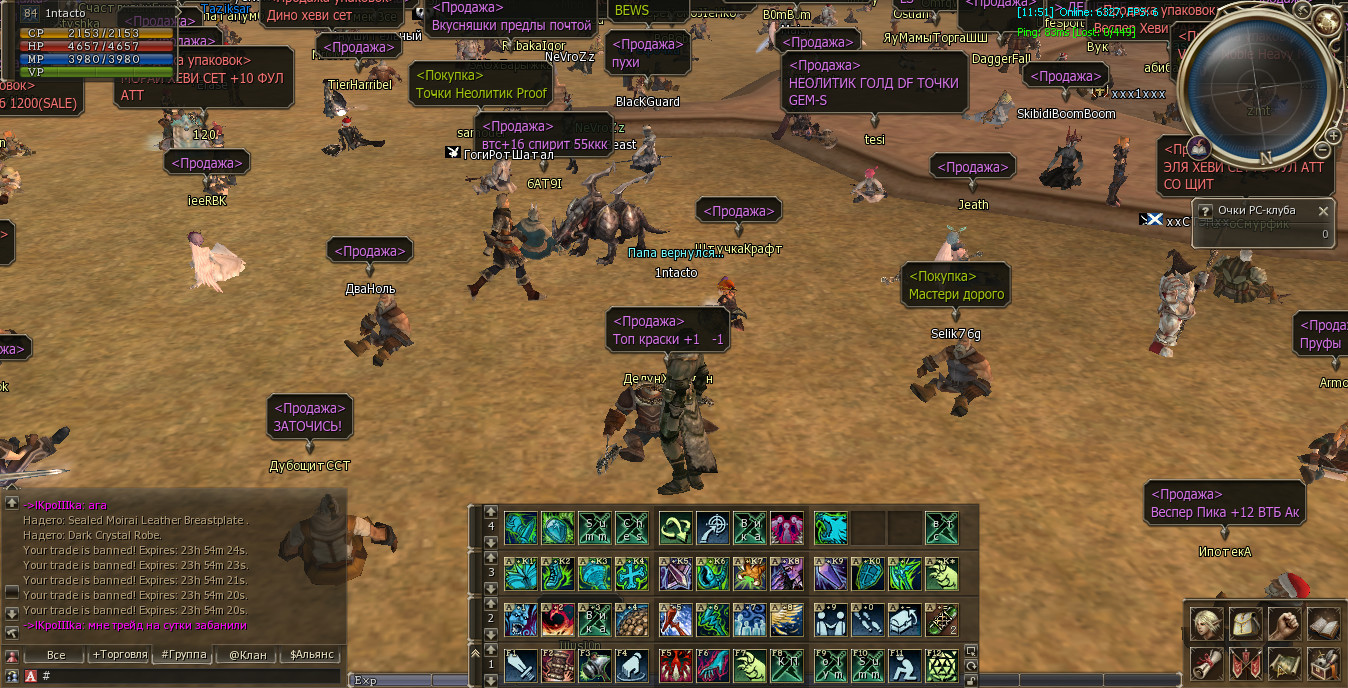This screenshot has height=688, width=1348.
Task: Open the +Торговля chat tab
Action: (119, 655)
